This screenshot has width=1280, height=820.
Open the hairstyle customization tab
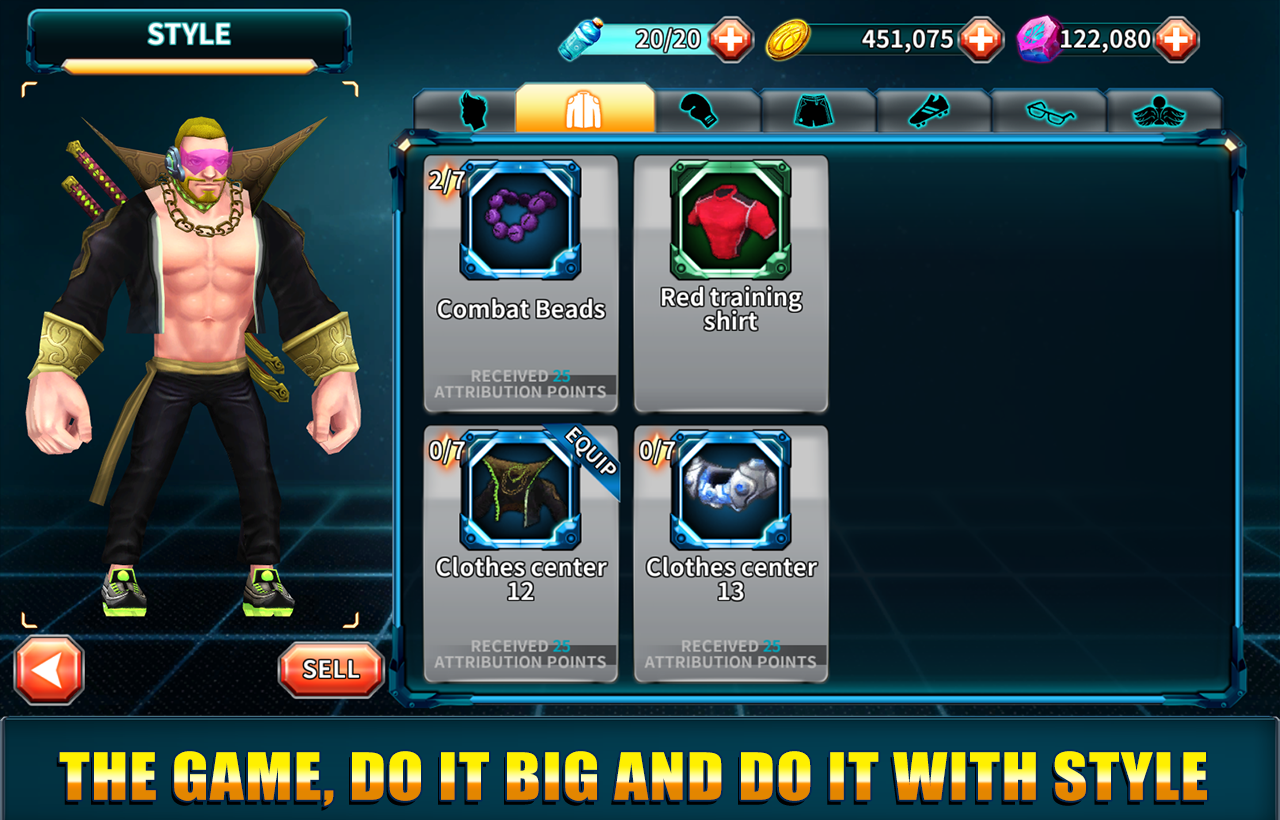pyautogui.click(x=474, y=111)
